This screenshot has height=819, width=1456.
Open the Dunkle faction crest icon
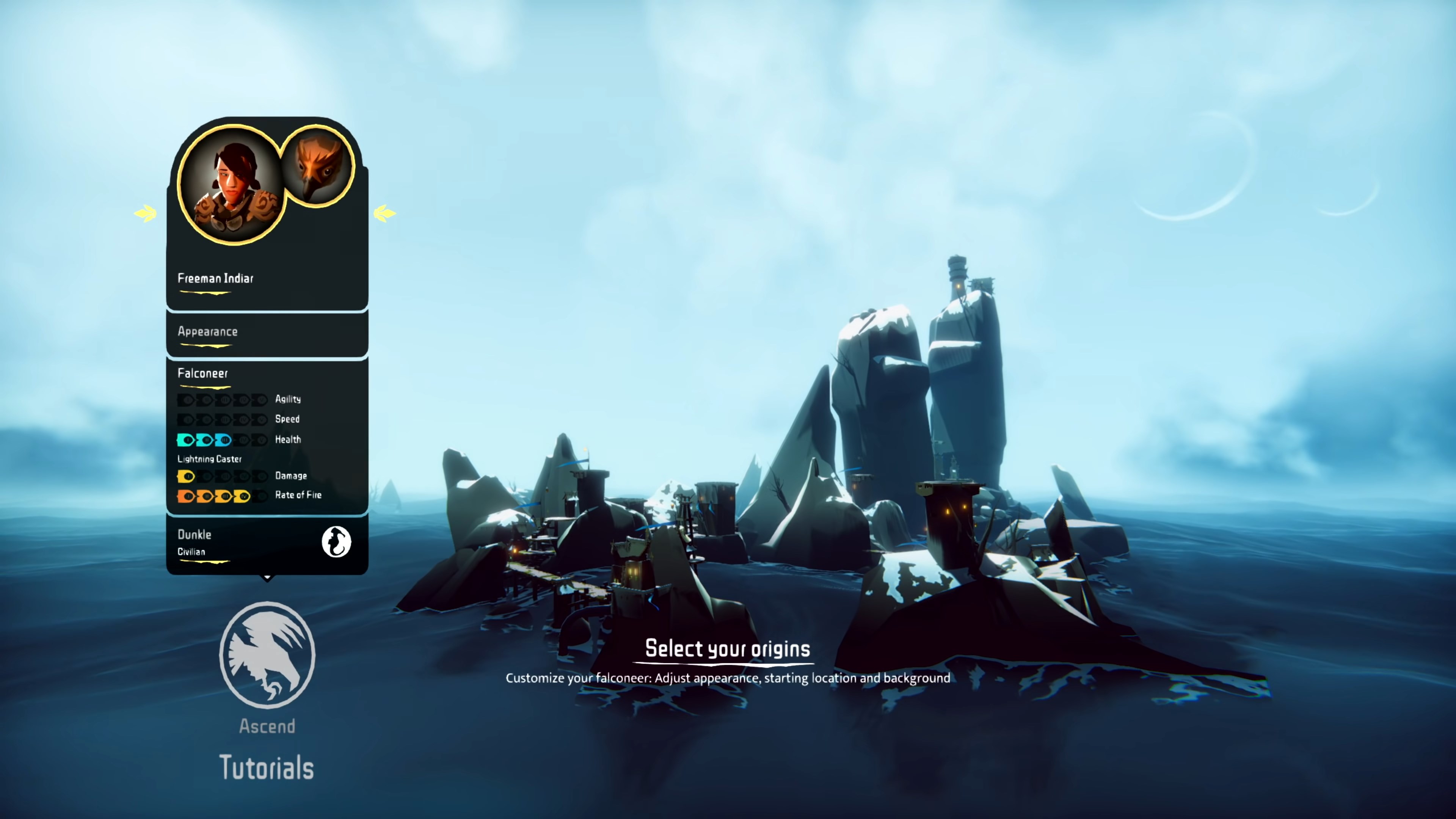point(337,541)
